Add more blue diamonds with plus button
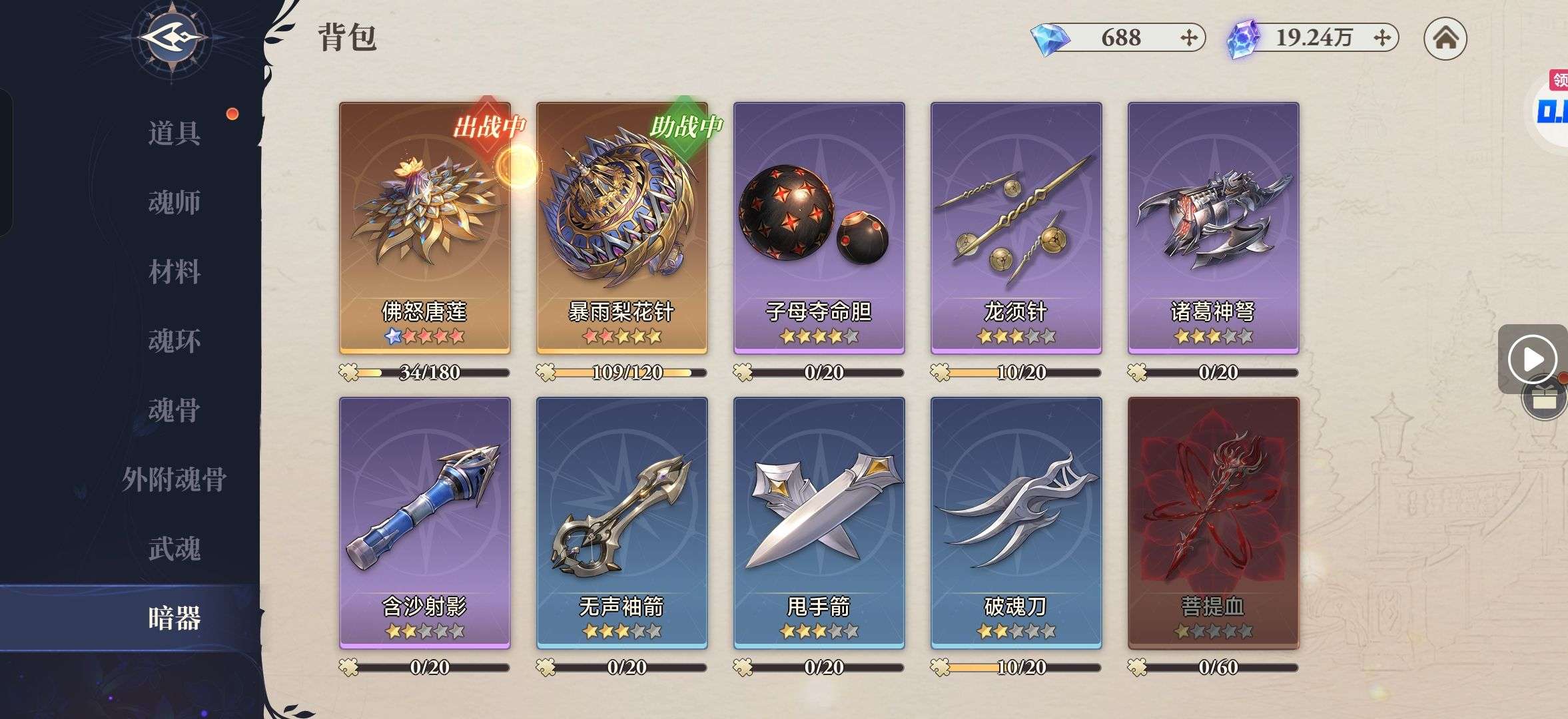Image resolution: width=1568 pixels, height=719 pixels. [1188, 38]
